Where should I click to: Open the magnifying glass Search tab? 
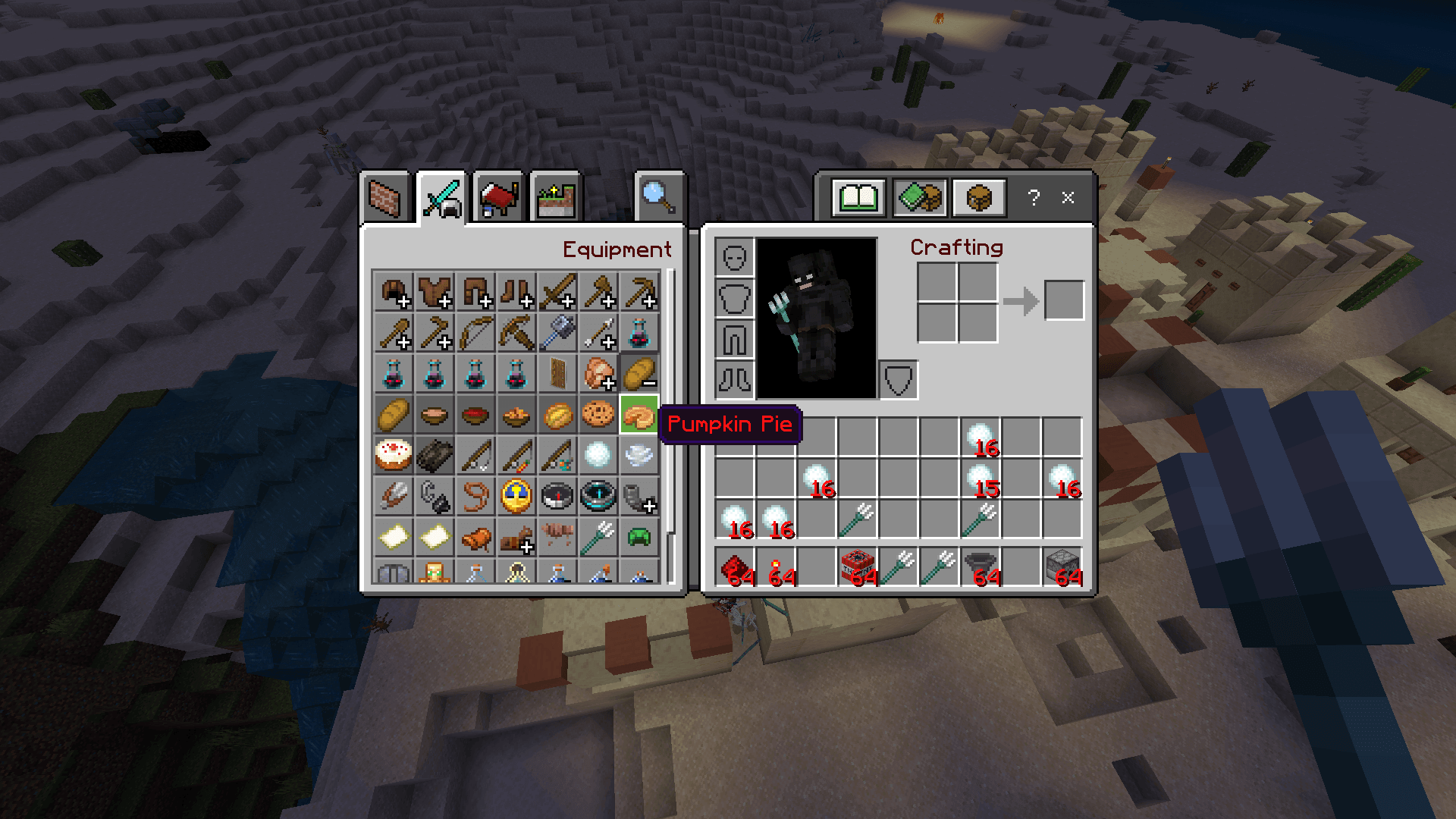[x=658, y=198]
